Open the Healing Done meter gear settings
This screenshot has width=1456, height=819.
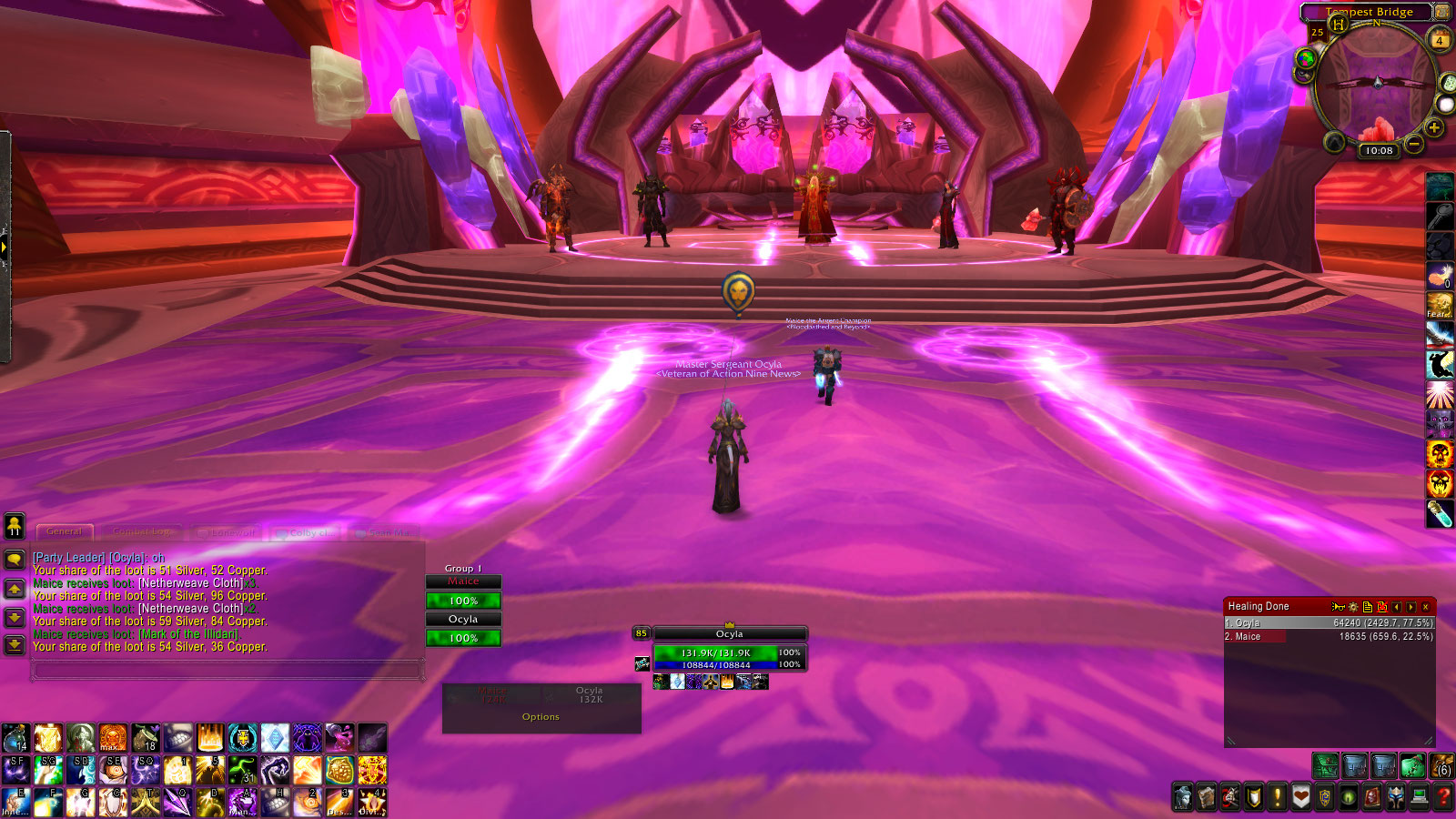coord(1353,607)
